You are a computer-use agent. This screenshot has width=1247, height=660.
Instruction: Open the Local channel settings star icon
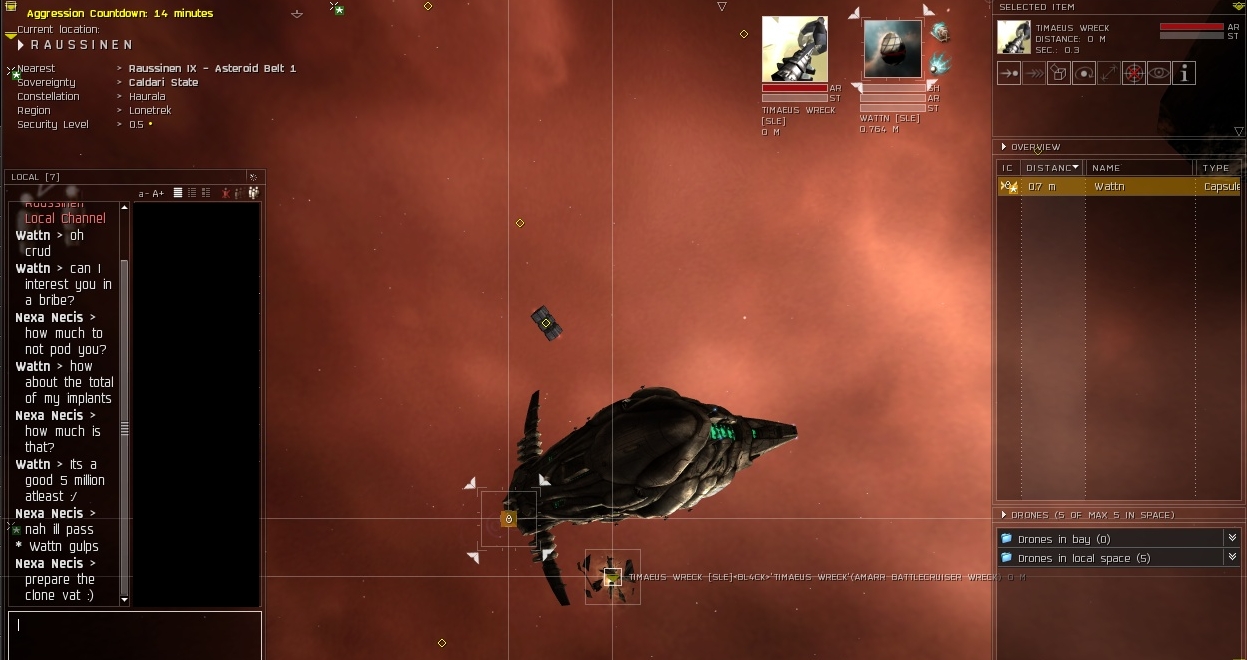point(254,177)
